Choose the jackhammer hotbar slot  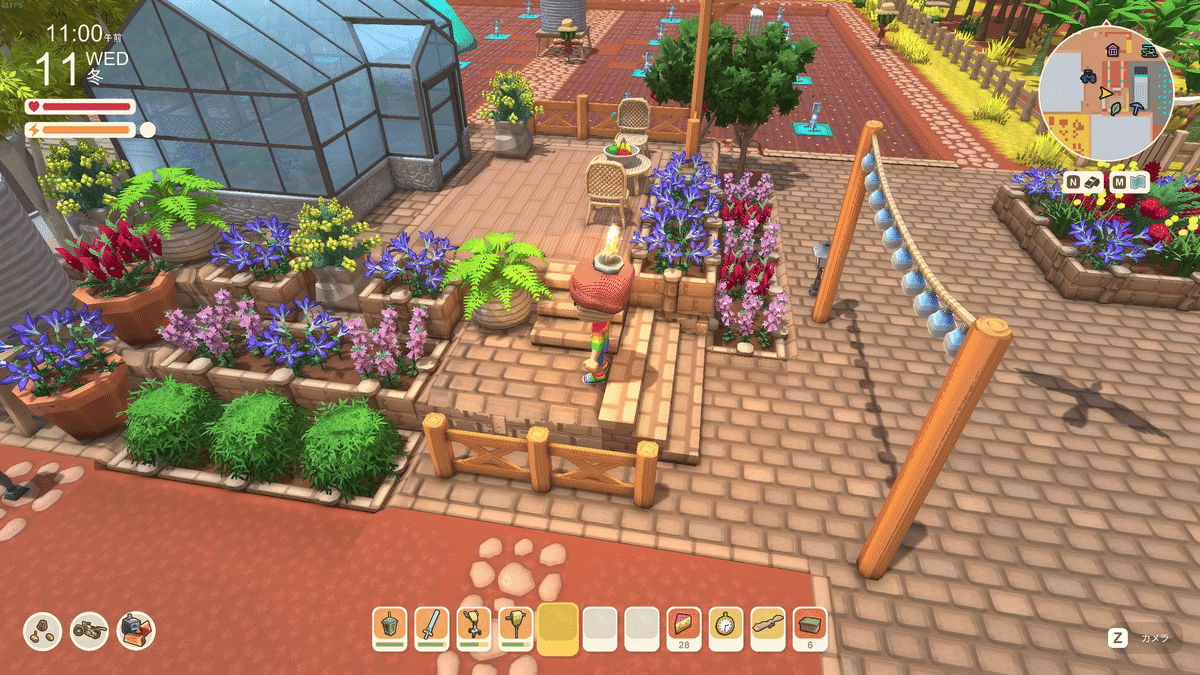516,627
